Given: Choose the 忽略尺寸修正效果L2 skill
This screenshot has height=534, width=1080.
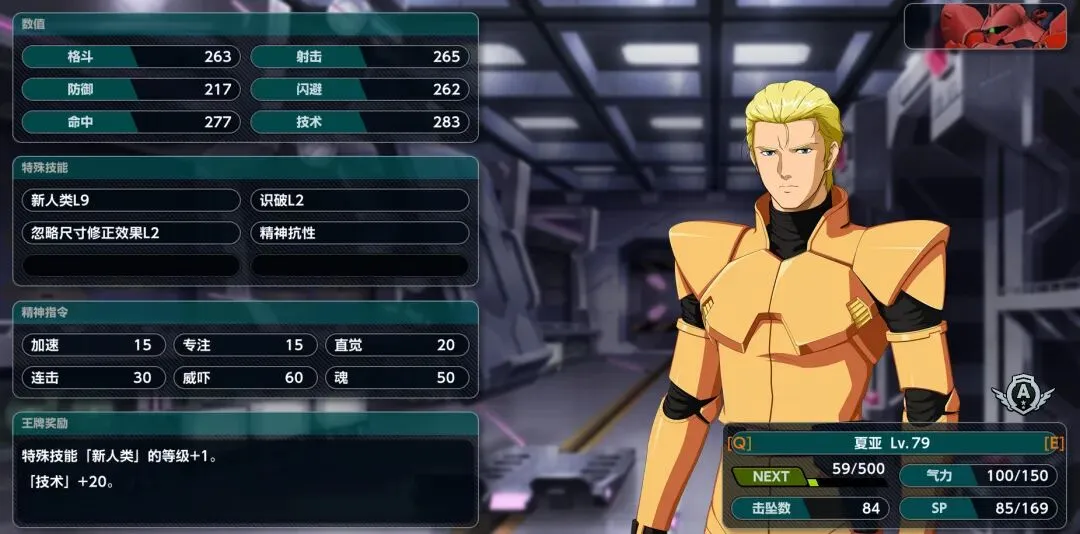Looking at the screenshot, I should pos(131,233).
